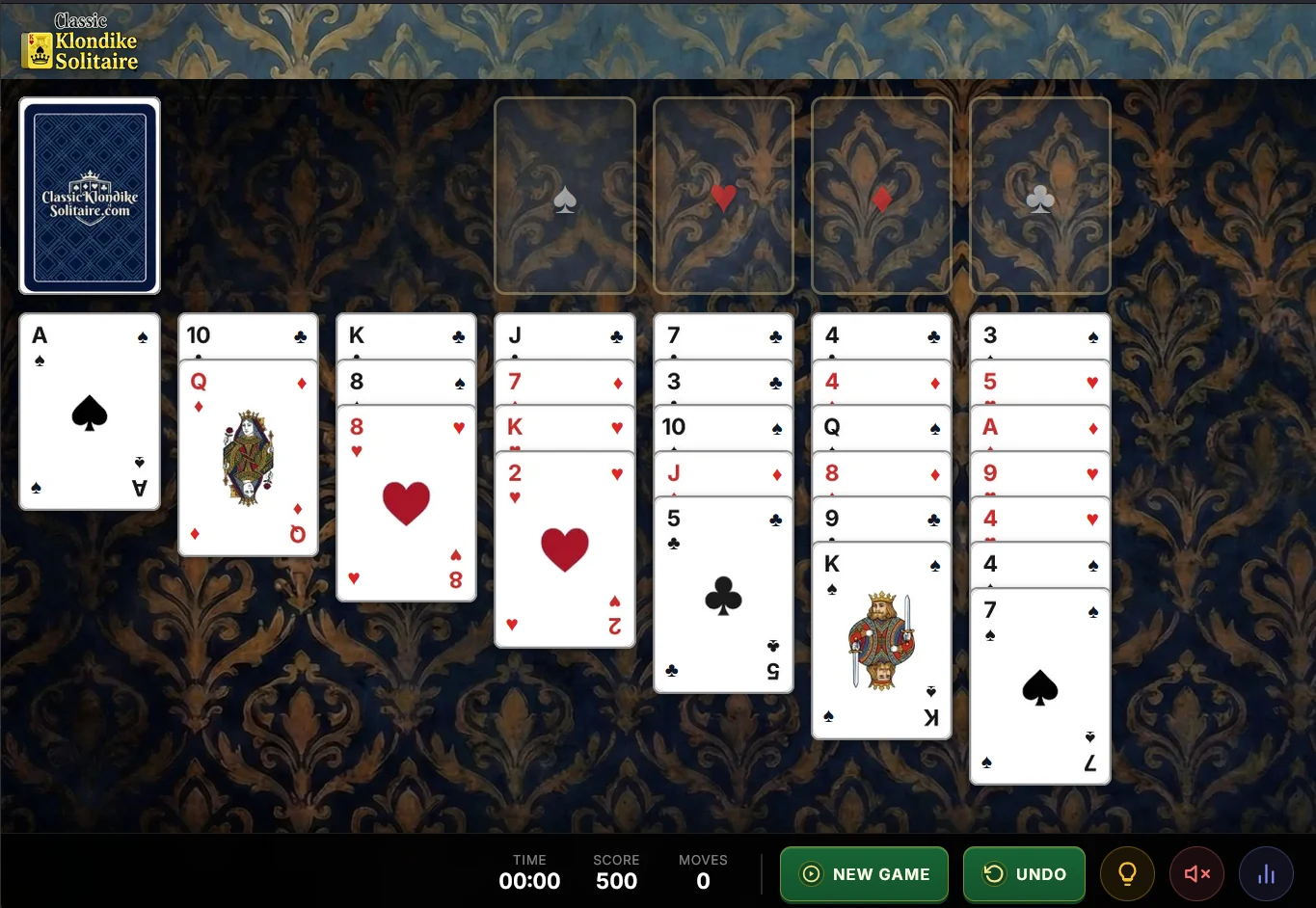Click the 2 of Hearts card
The width and height of the screenshot is (1316, 908).
click(x=564, y=549)
